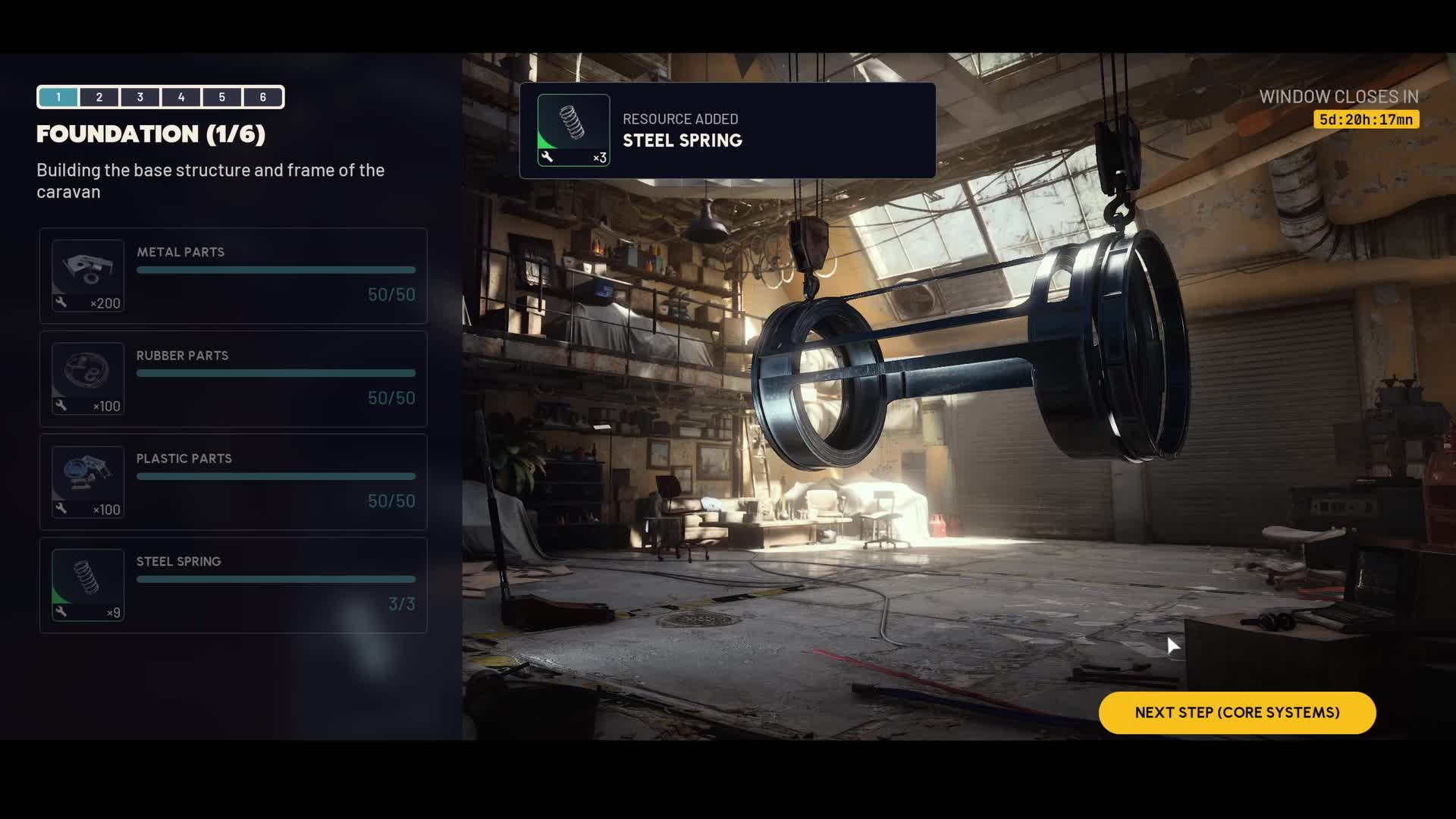Proceed to Next Step (Core Systems)
This screenshot has height=819, width=1456.
(x=1237, y=713)
